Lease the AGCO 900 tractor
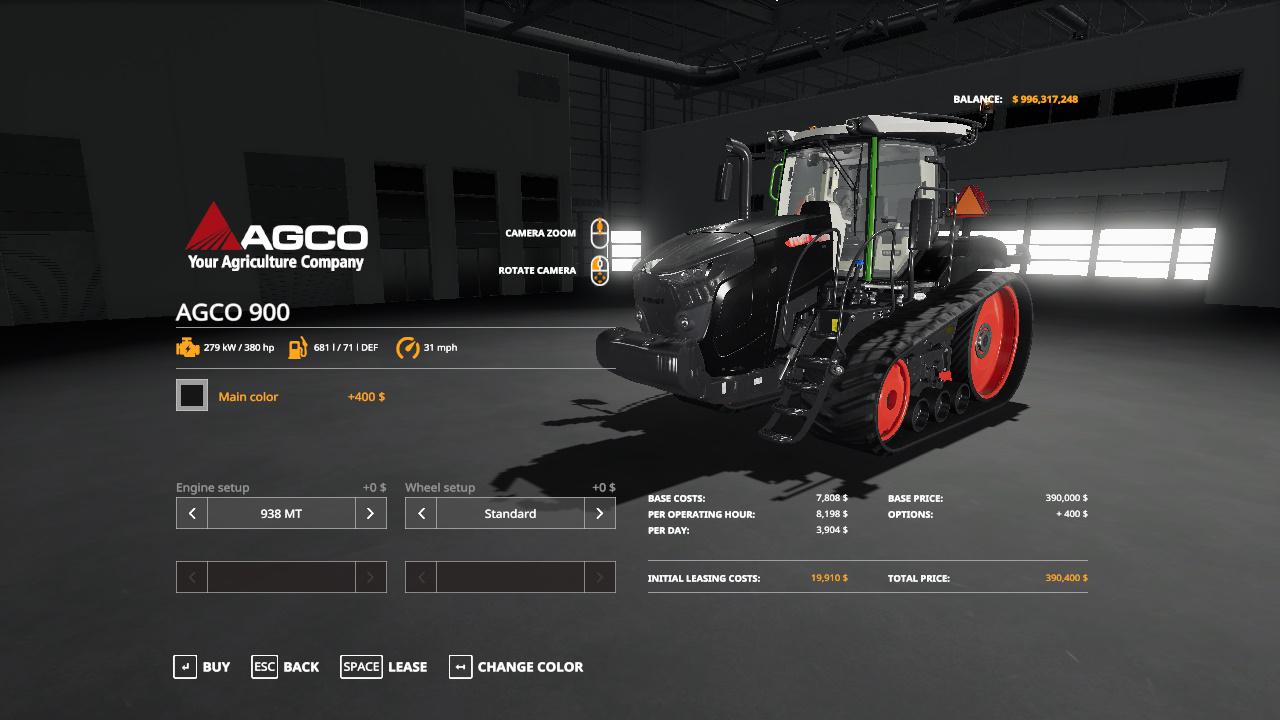Viewport: 1280px width, 720px height. (x=384, y=667)
